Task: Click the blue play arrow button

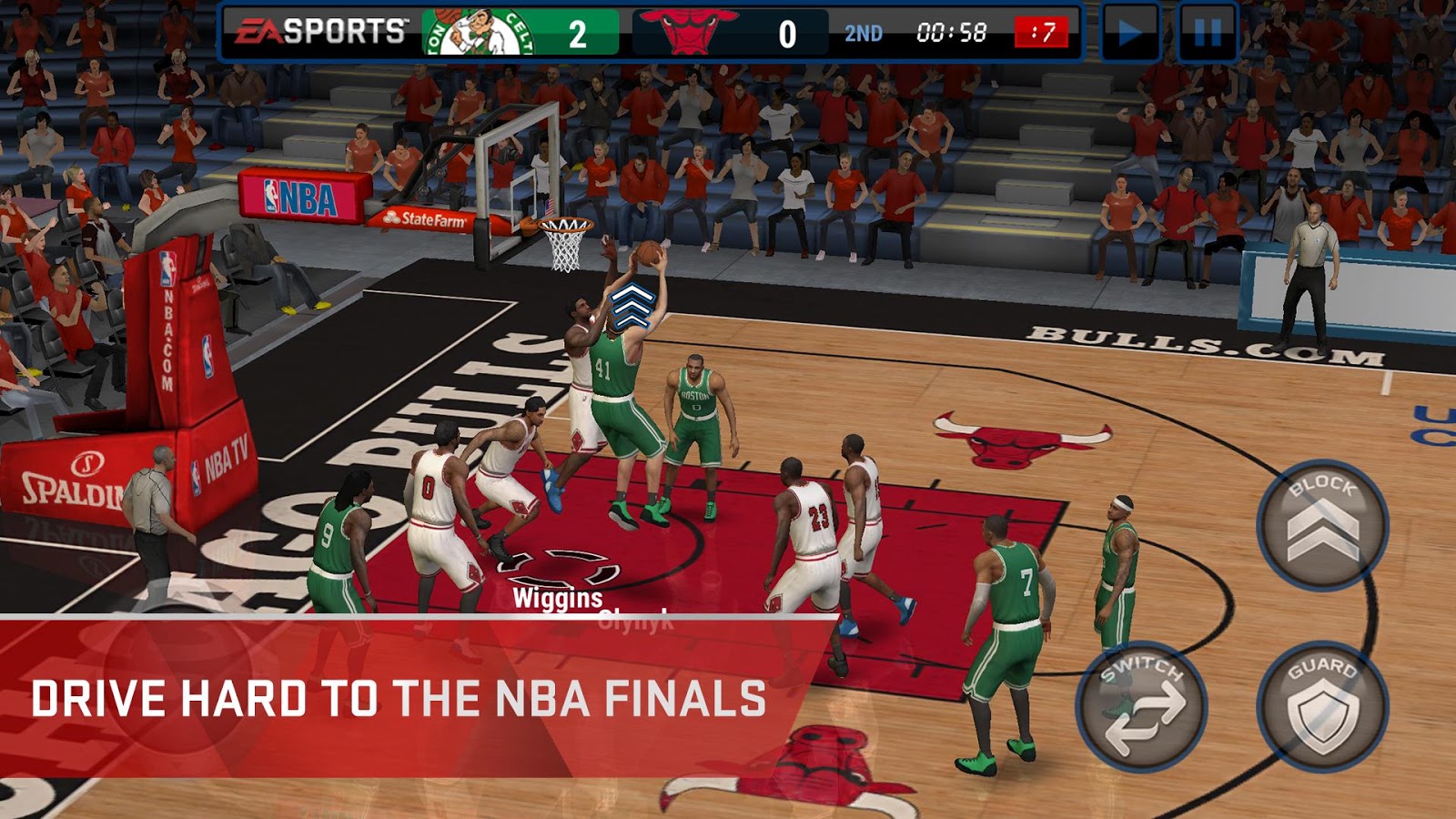Action: (x=1129, y=34)
